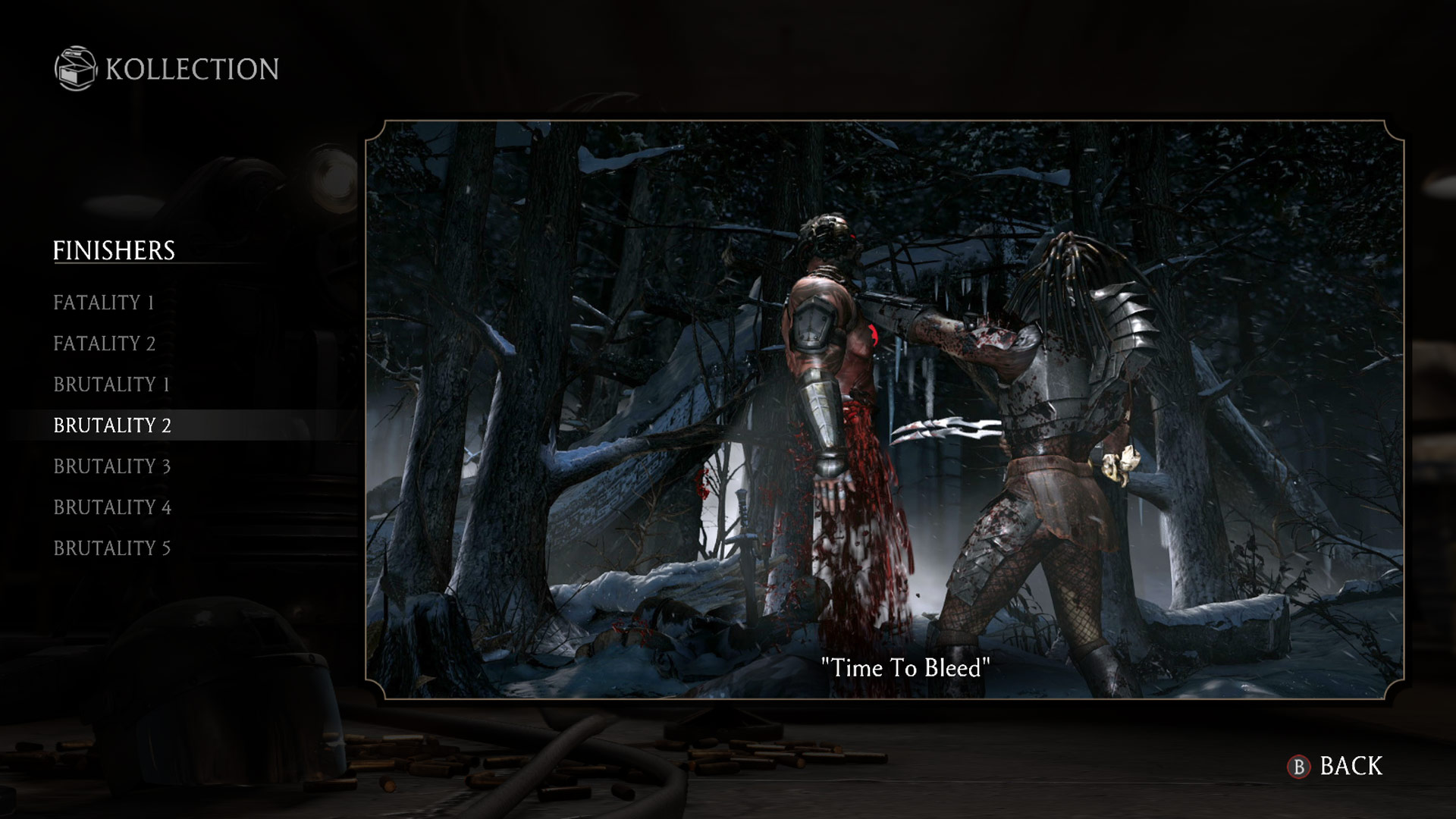Click the "Time To Bleed" caption text
Viewport: 1456px width, 819px height.
tap(907, 668)
